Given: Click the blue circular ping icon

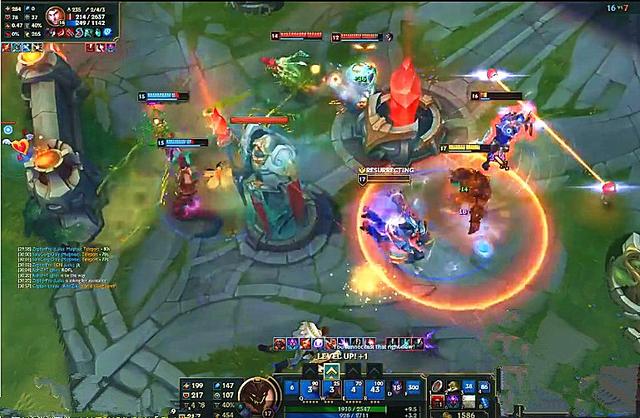Looking at the screenshot, I should tap(8, 129).
